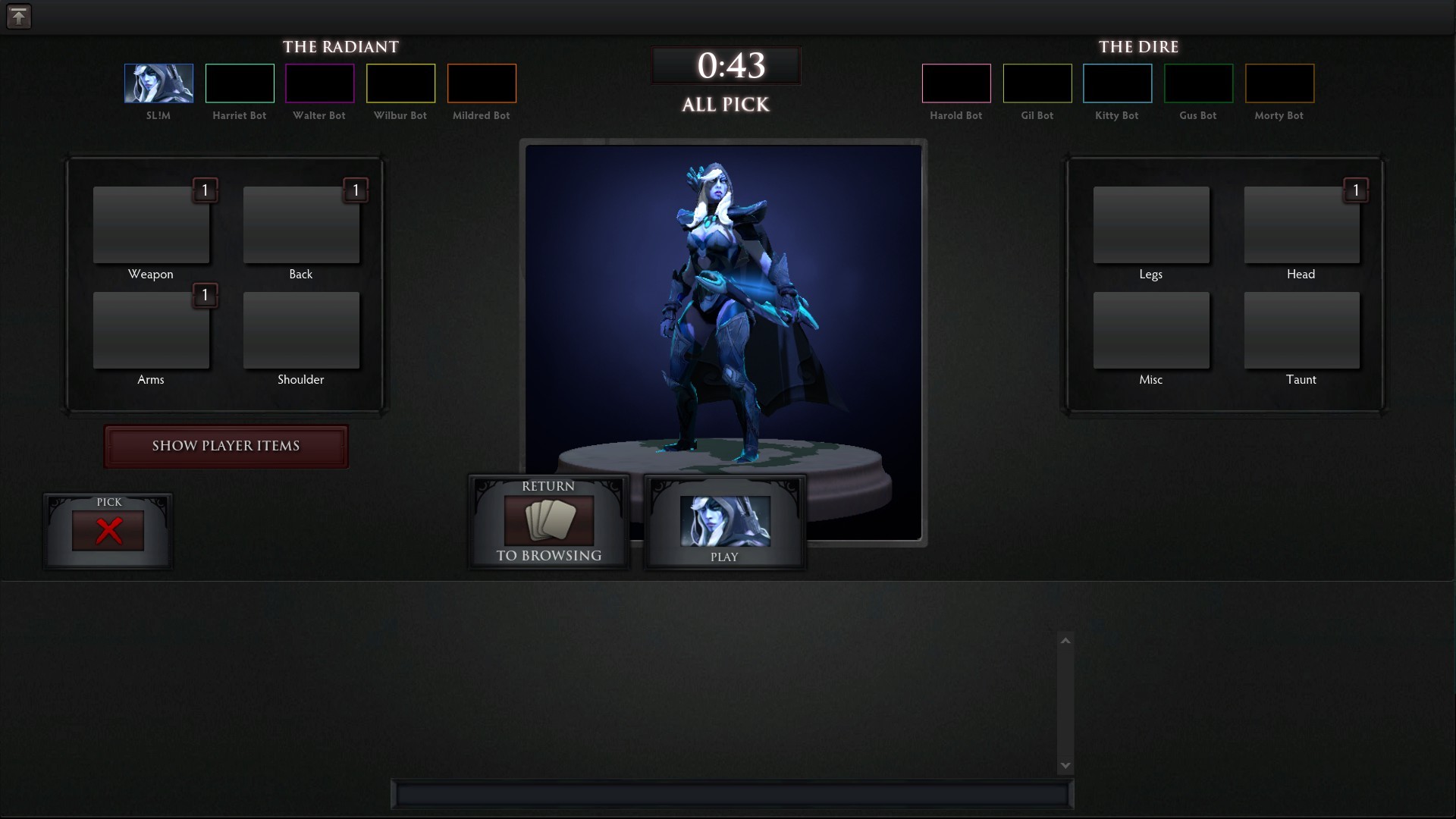Open the Shoulder item slot
The width and height of the screenshot is (1456, 819).
[x=300, y=331]
